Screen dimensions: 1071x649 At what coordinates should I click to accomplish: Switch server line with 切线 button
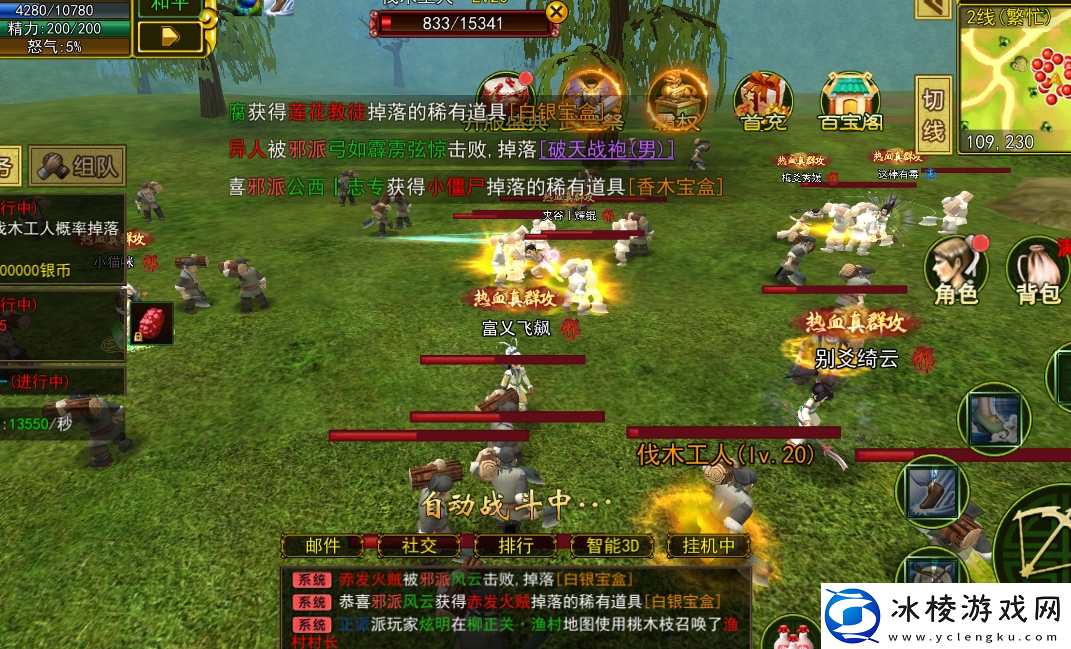(x=933, y=114)
